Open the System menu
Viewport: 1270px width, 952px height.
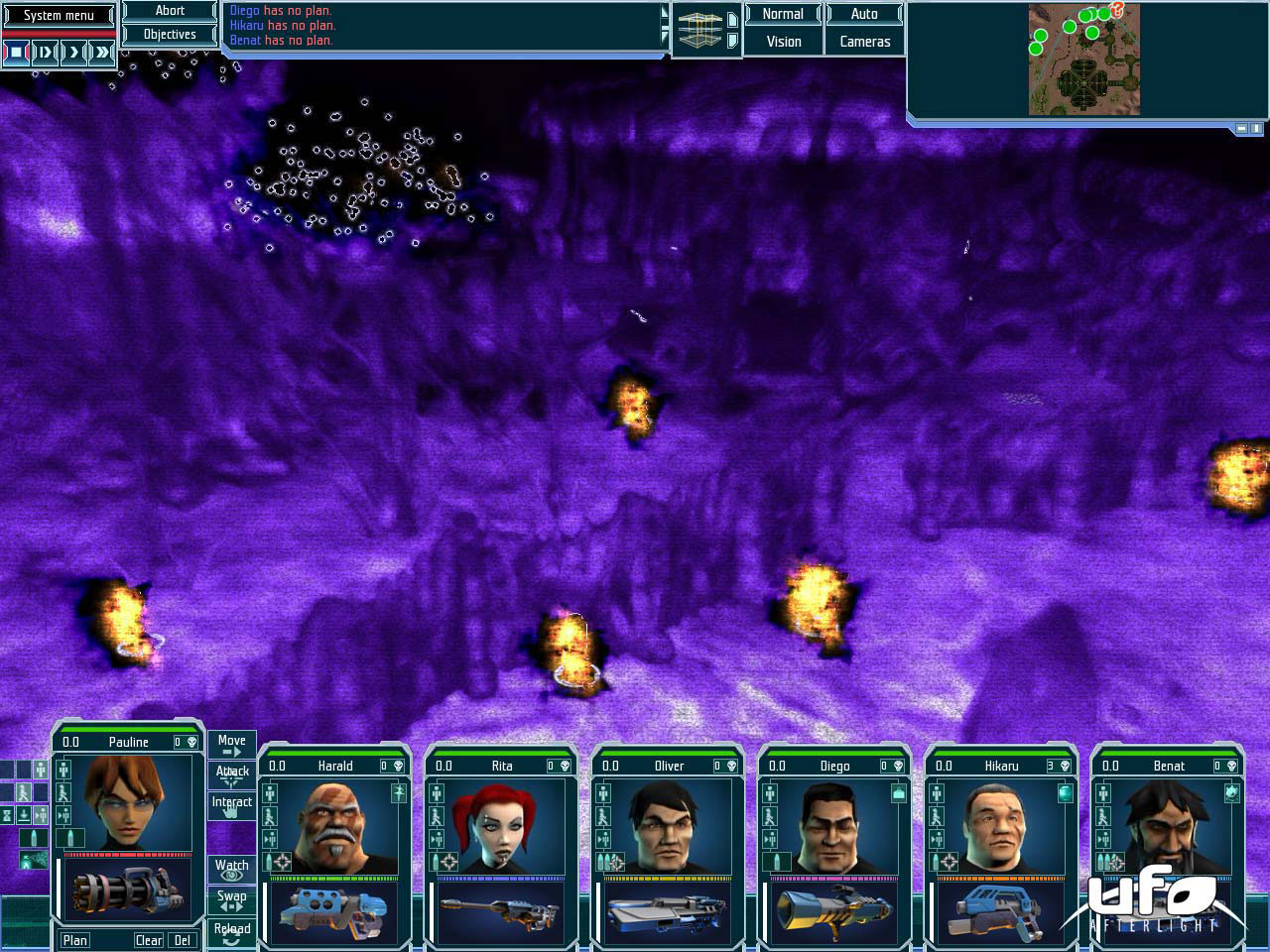(59, 15)
